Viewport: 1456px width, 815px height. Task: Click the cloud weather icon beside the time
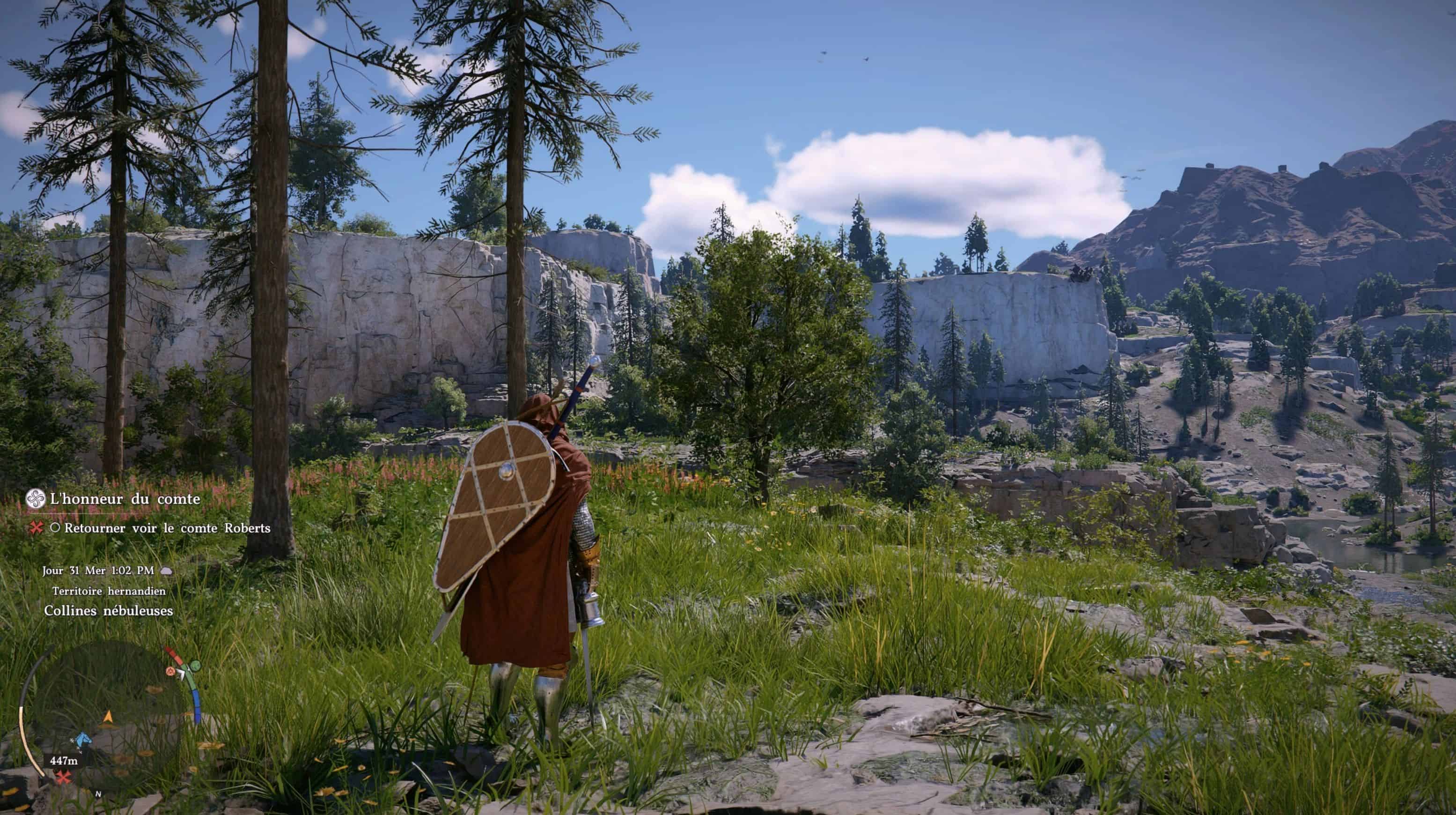(166, 570)
